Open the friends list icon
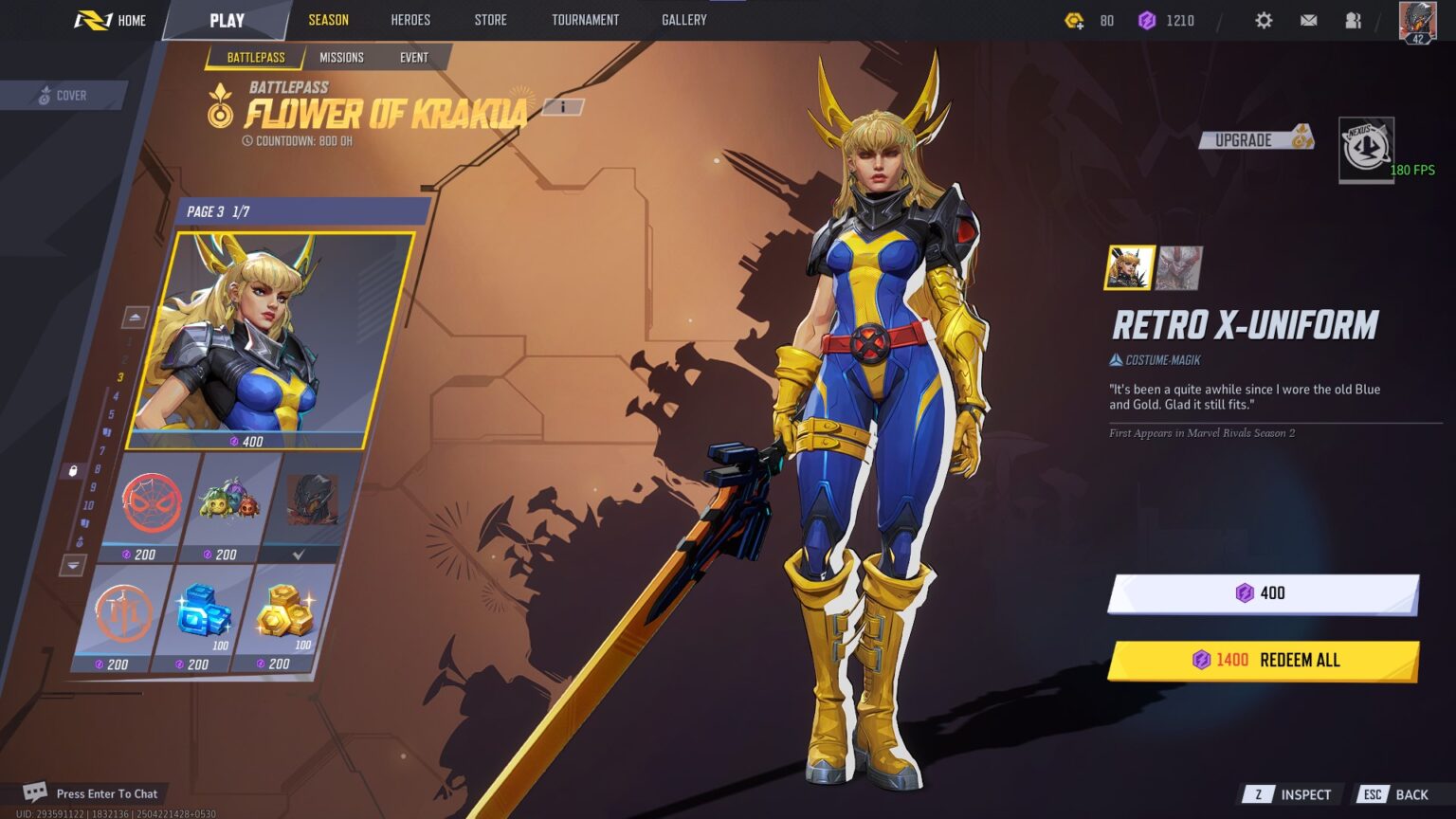1456x819 pixels. pos(1353,20)
